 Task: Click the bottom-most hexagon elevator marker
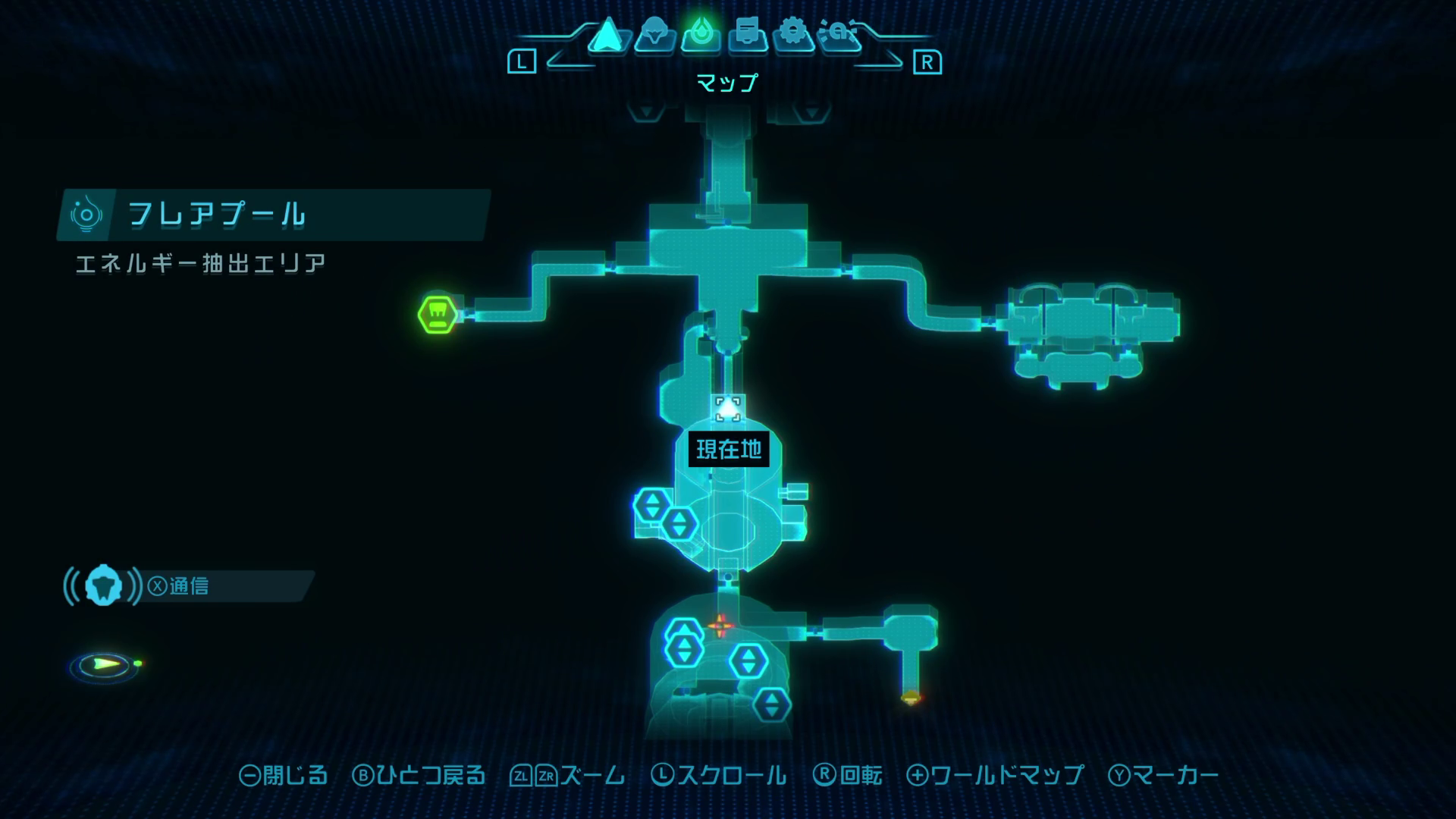tap(771, 704)
